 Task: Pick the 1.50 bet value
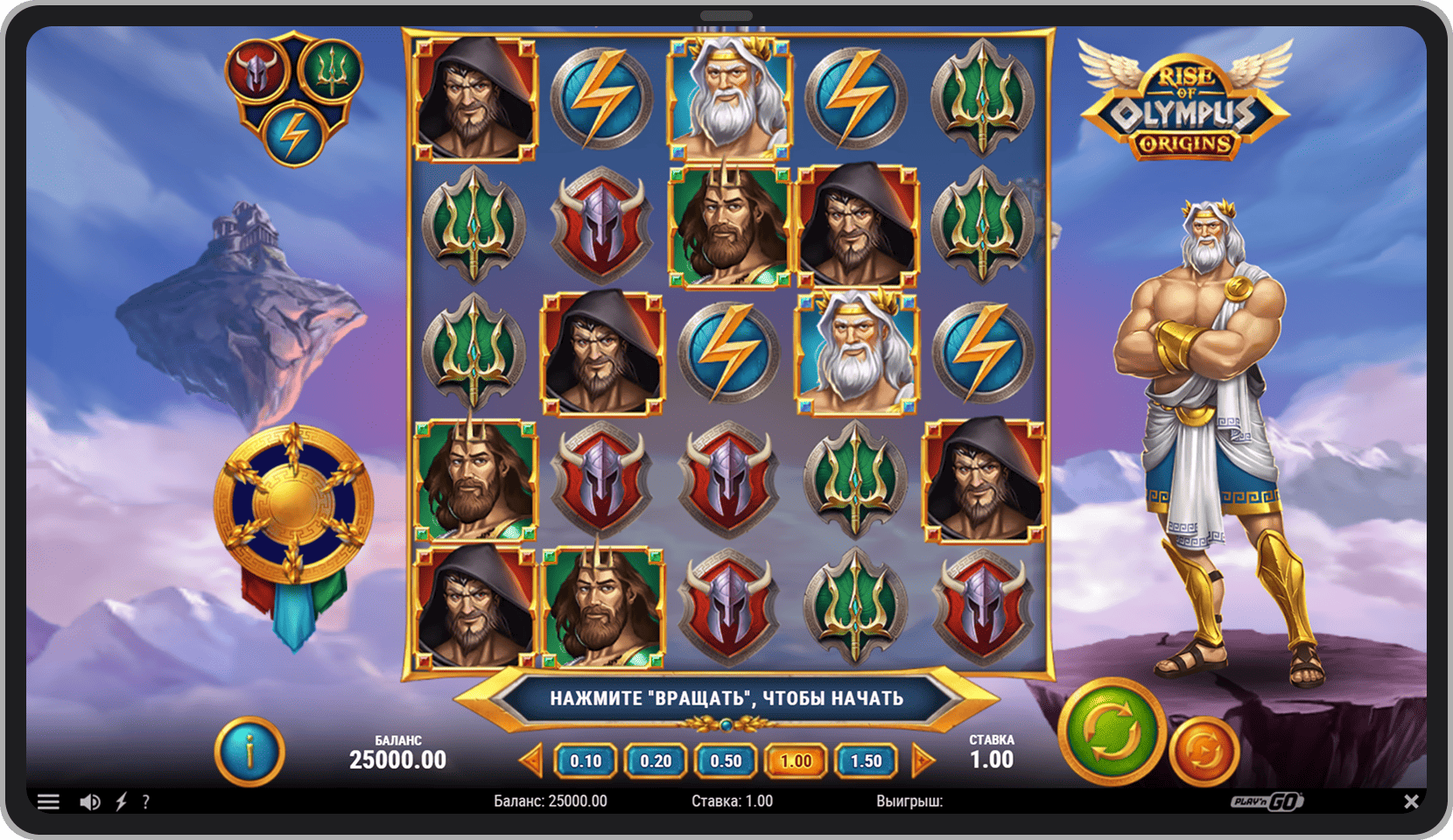click(x=866, y=761)
